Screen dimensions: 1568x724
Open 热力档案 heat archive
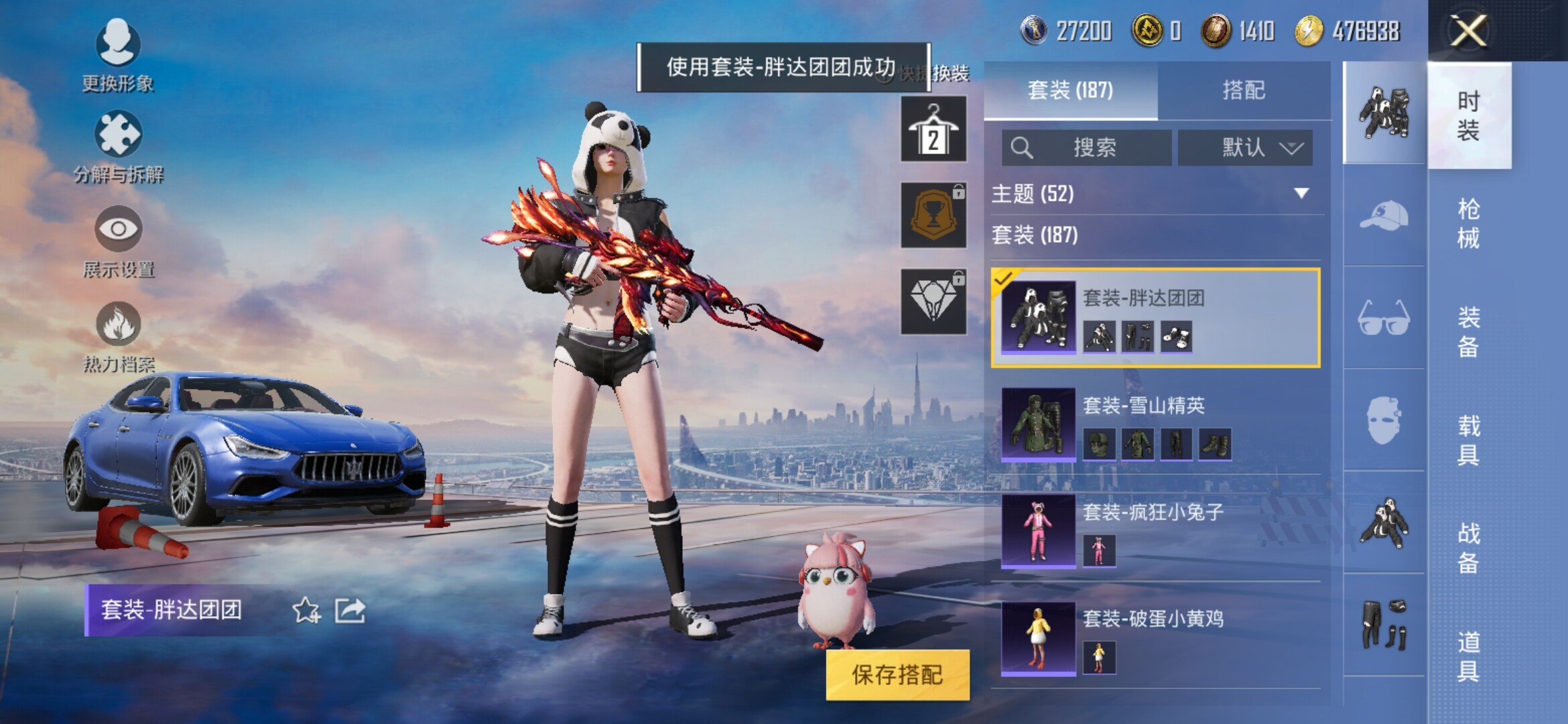point(118,336)
